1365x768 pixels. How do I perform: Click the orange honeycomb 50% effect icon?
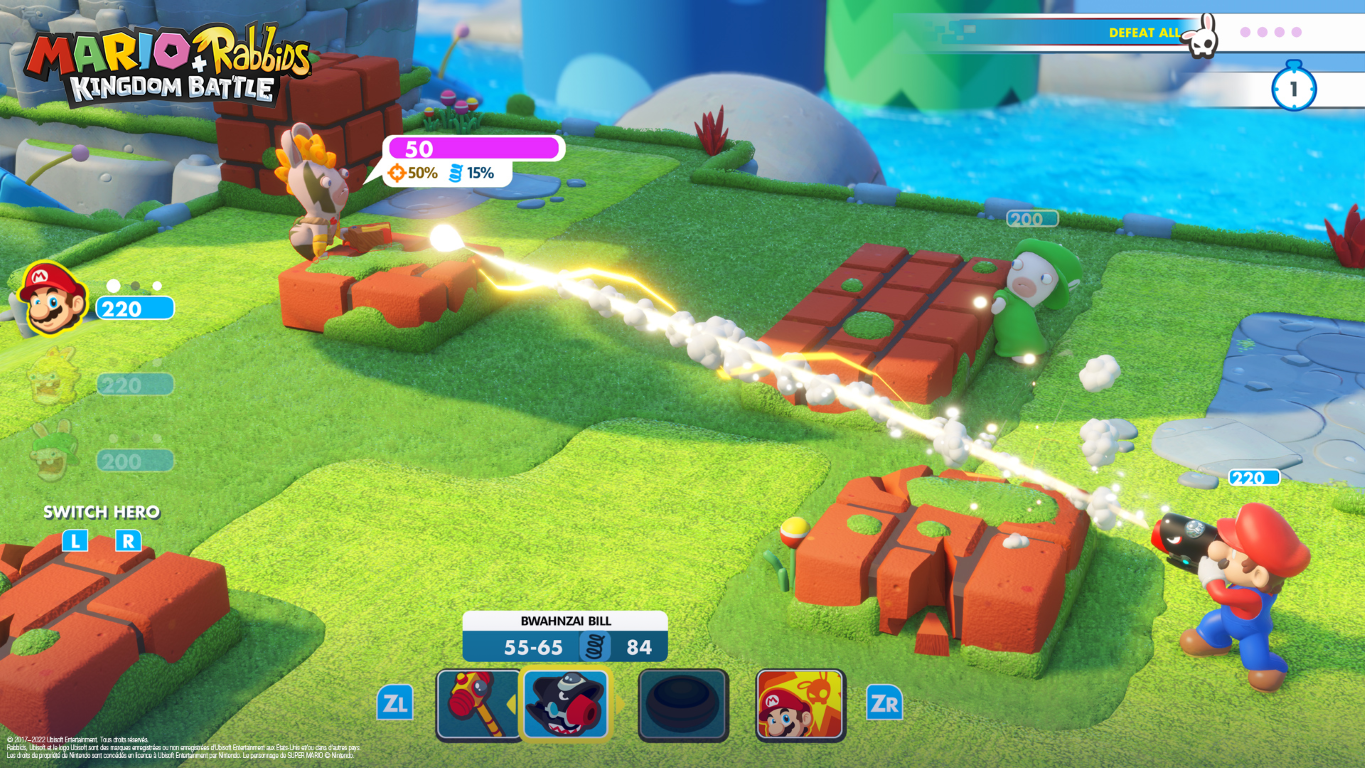[398, 174]
